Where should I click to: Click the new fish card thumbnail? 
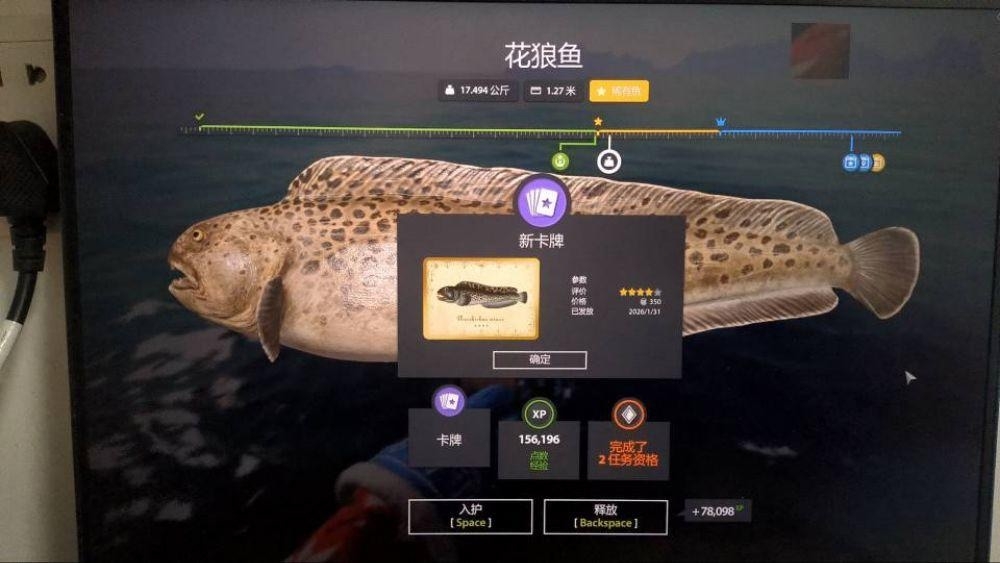tap(481, 297)
